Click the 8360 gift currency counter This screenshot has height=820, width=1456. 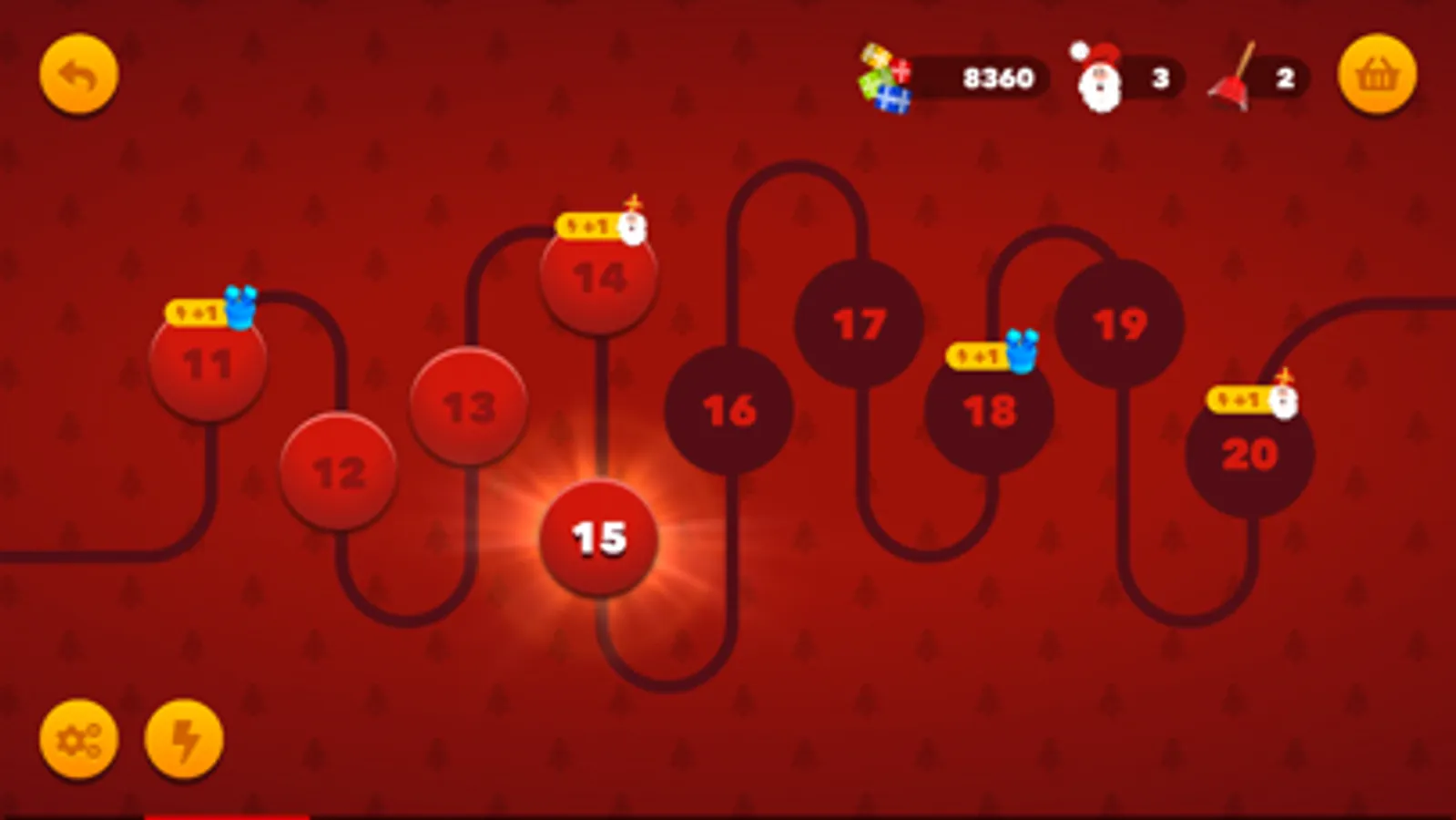(x=999, y=77)
